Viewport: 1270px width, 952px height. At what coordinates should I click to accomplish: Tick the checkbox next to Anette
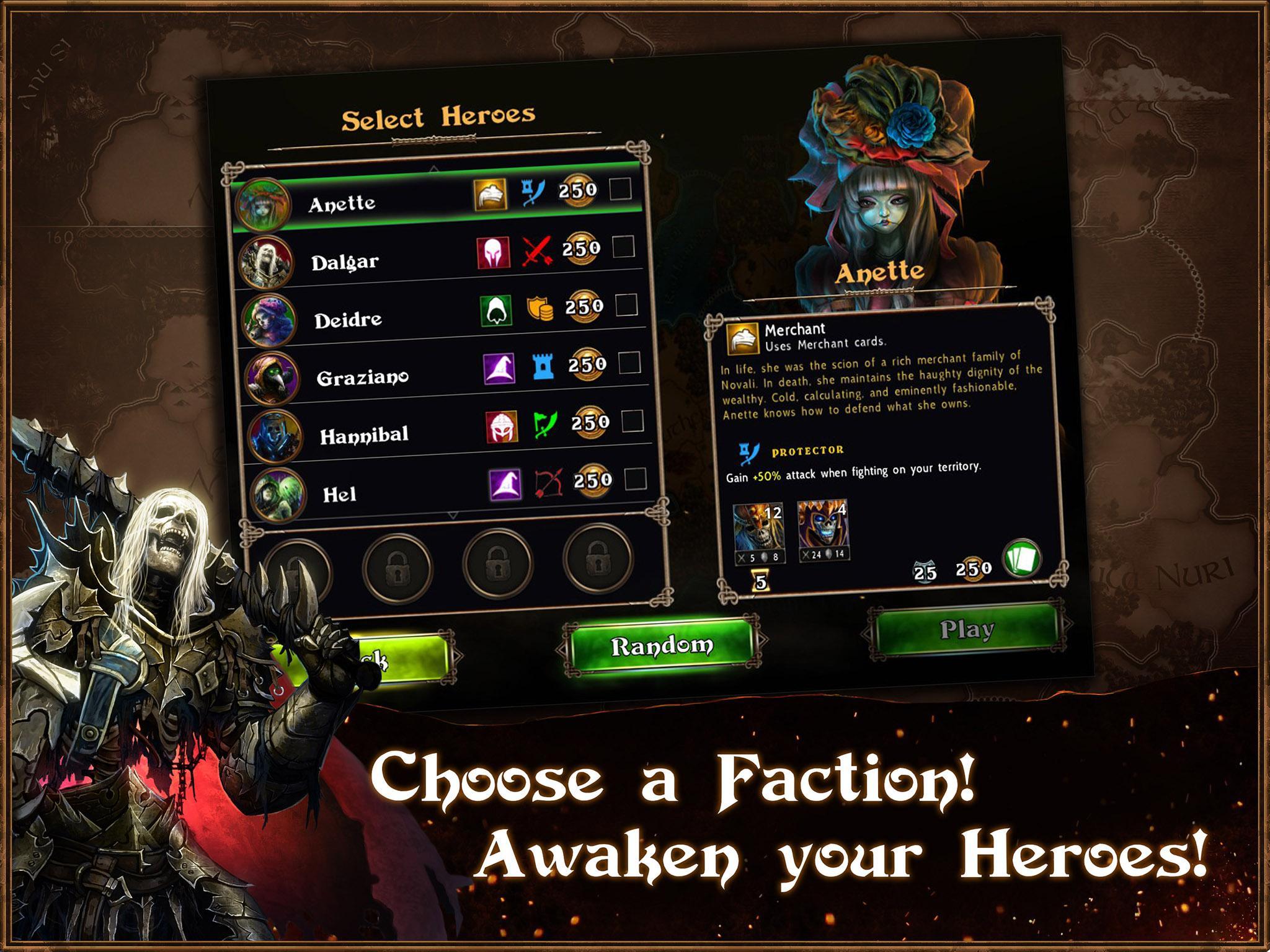click(620, 189)
